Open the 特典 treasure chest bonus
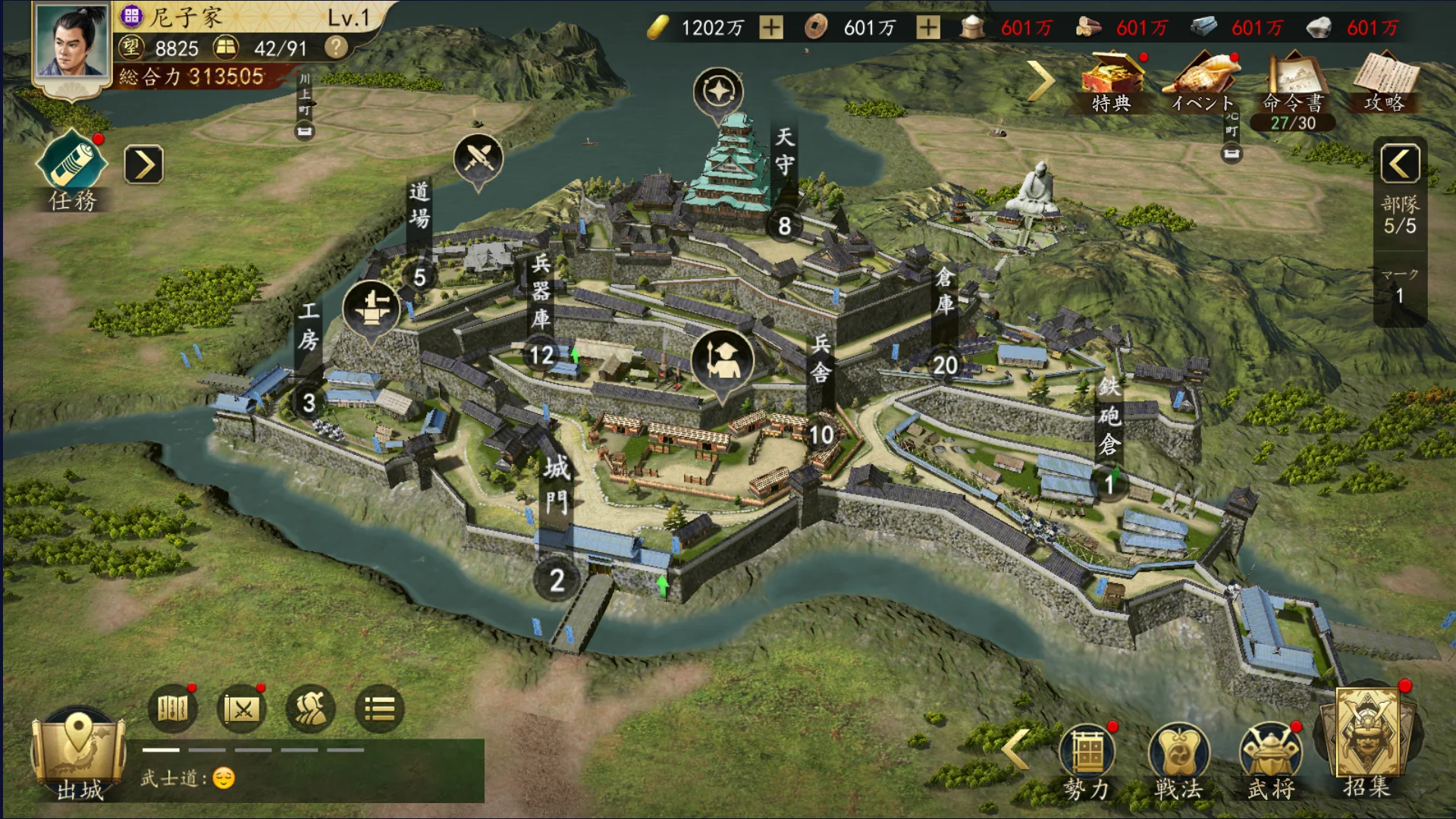 1112,82
